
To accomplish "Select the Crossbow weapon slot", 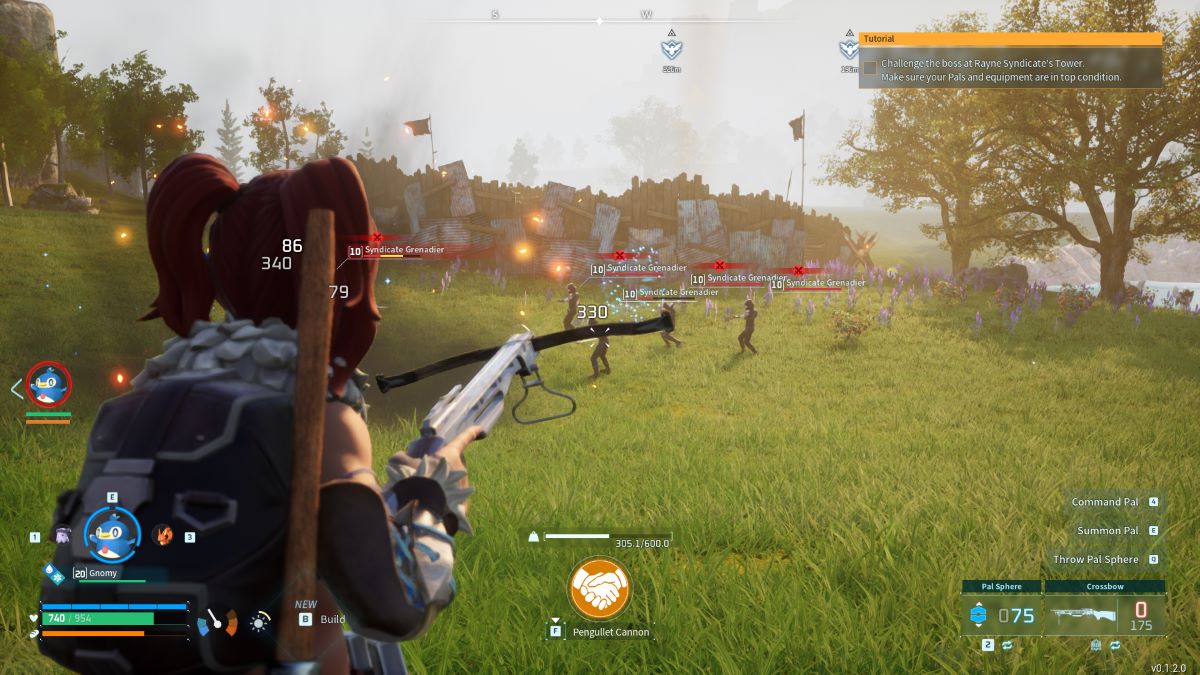I will 1104,614.
